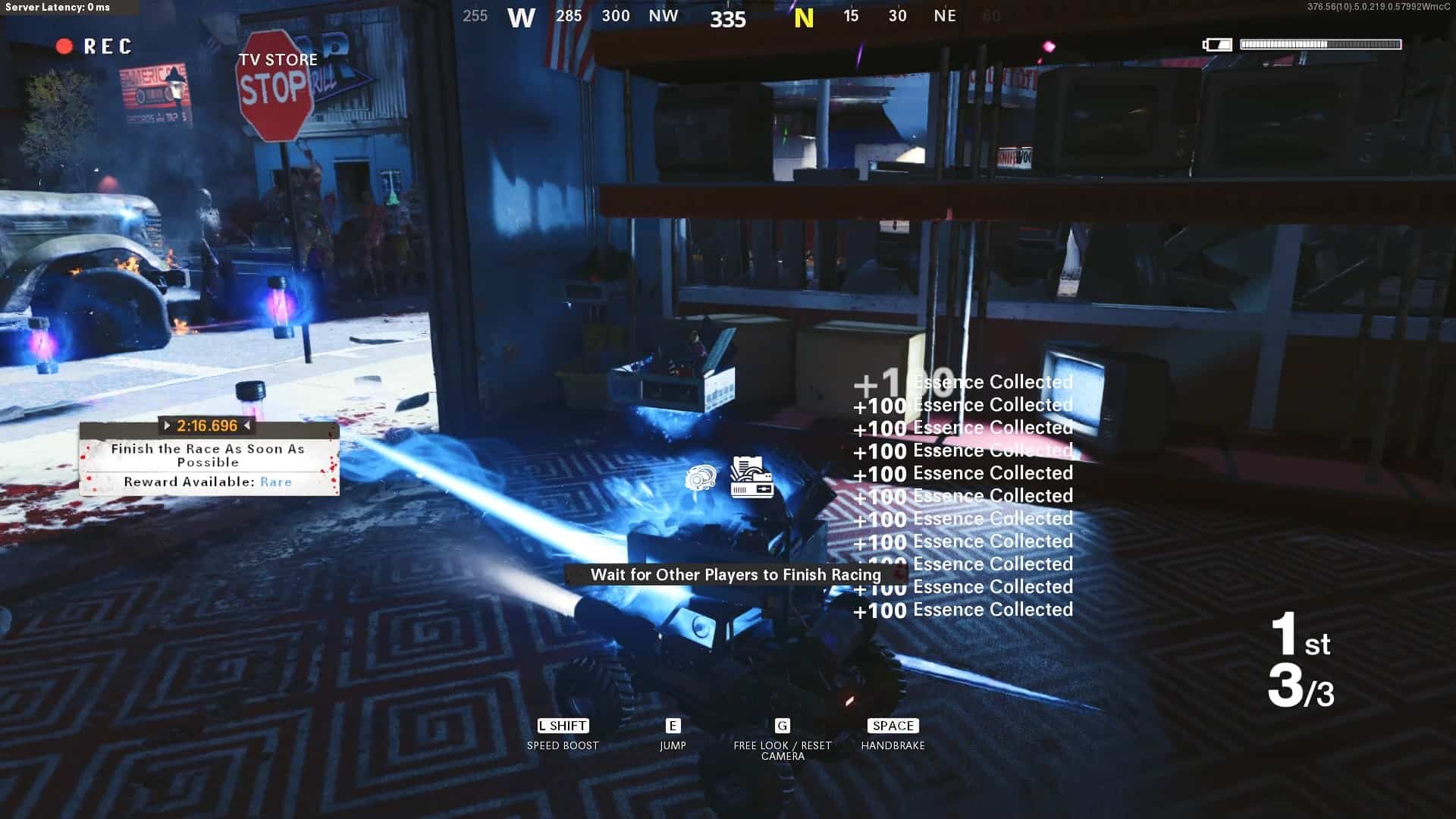The width and height of the screenshot is (1456, 819).
Task: Click the white swirl marker icon
Action: pyautogui.click(x=700, y=478)
